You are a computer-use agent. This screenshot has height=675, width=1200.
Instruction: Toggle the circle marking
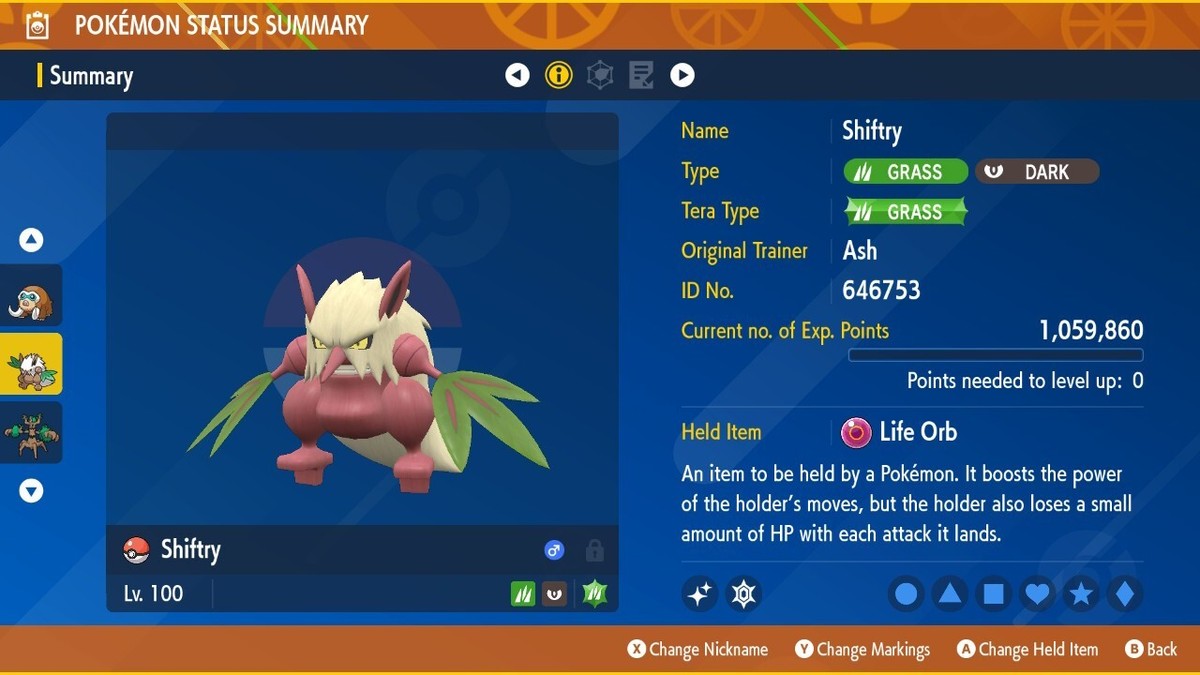tap(906, 594)
